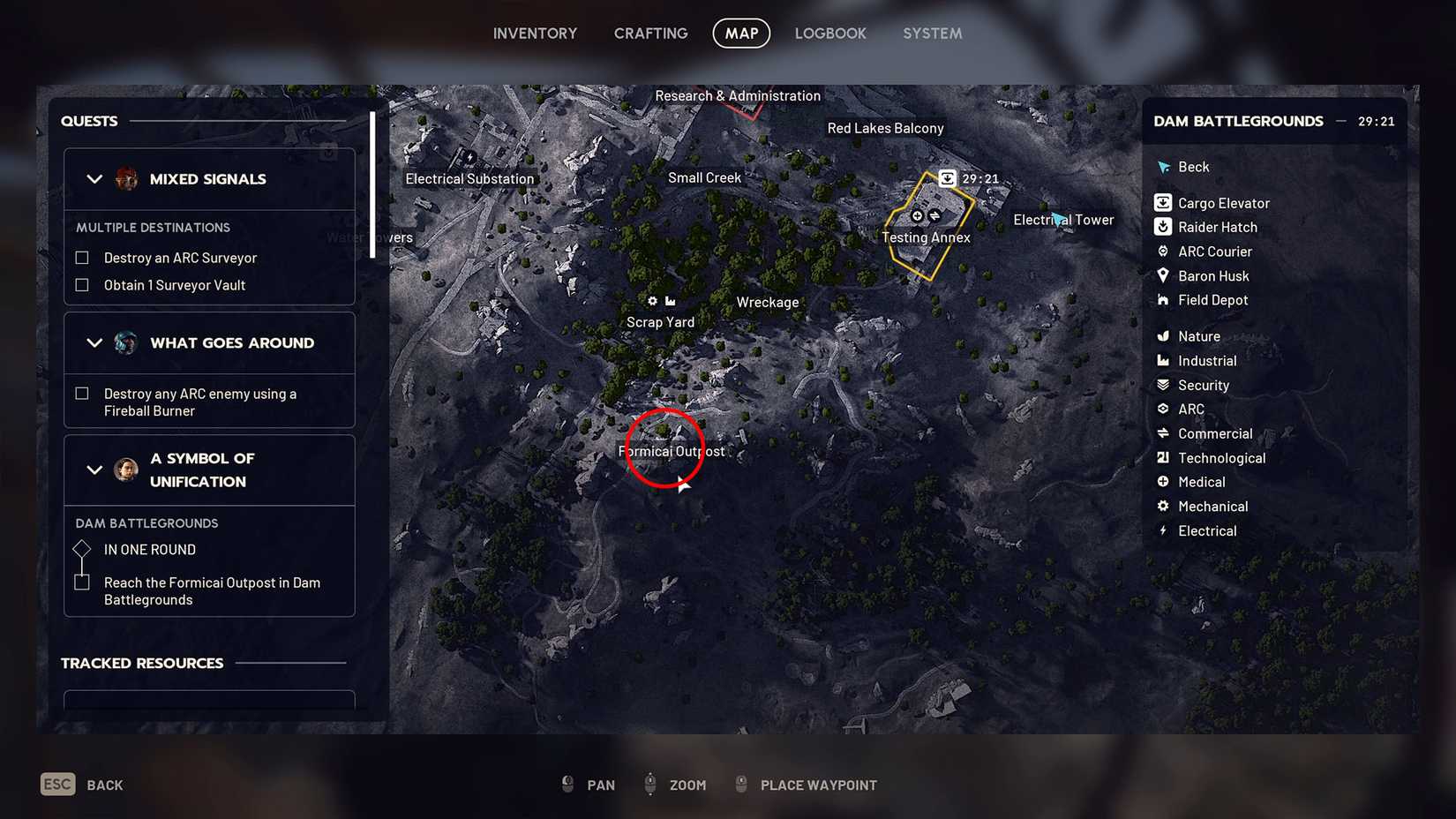Select the Electrical lightning icon
Viewport: 1456px width, 819px height.
[x=1163, y=530]
